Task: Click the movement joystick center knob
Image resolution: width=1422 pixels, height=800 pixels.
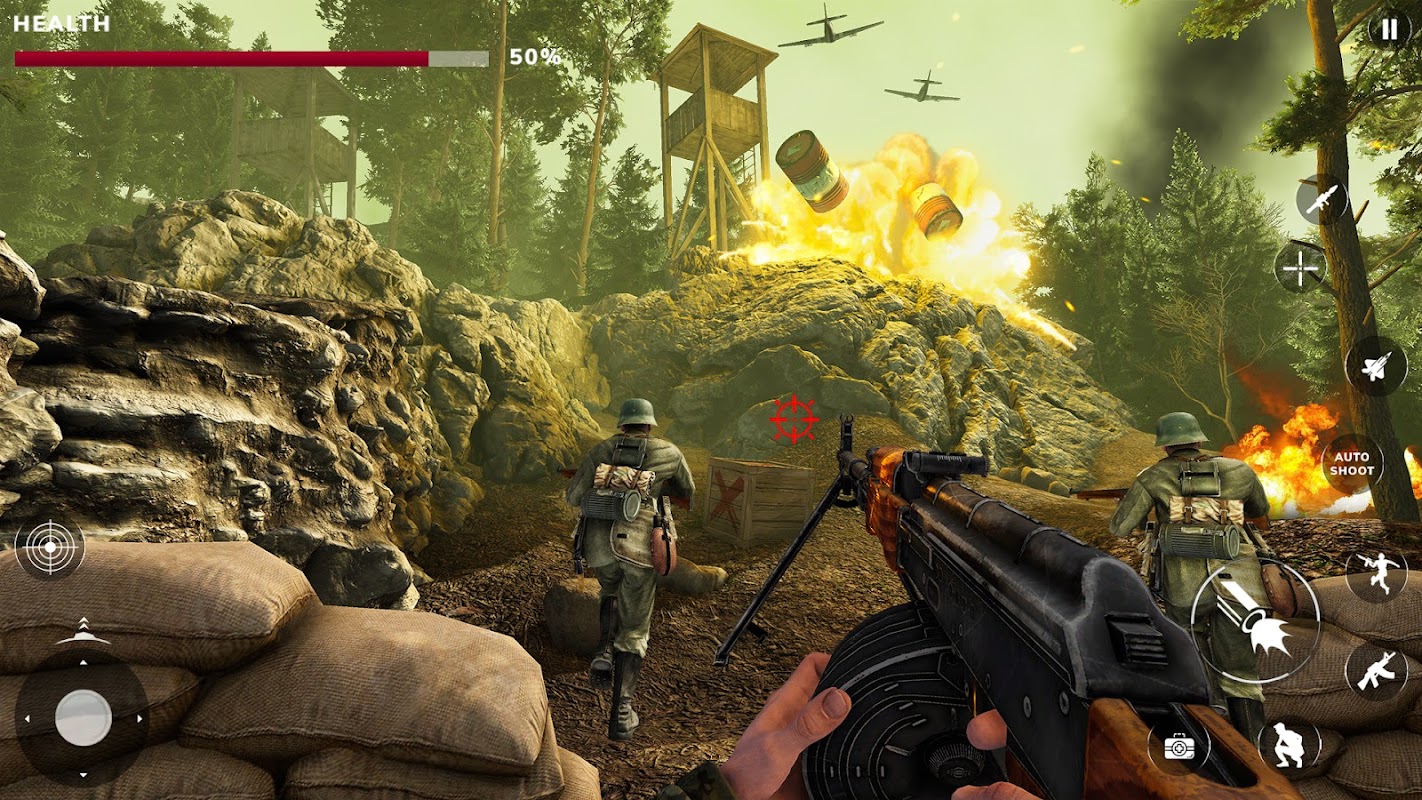Action: 83,717
